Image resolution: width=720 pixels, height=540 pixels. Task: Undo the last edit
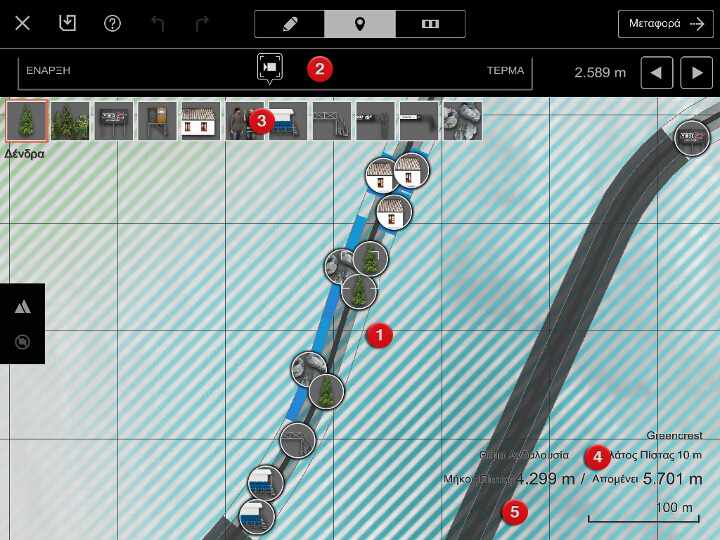[157, 23]
